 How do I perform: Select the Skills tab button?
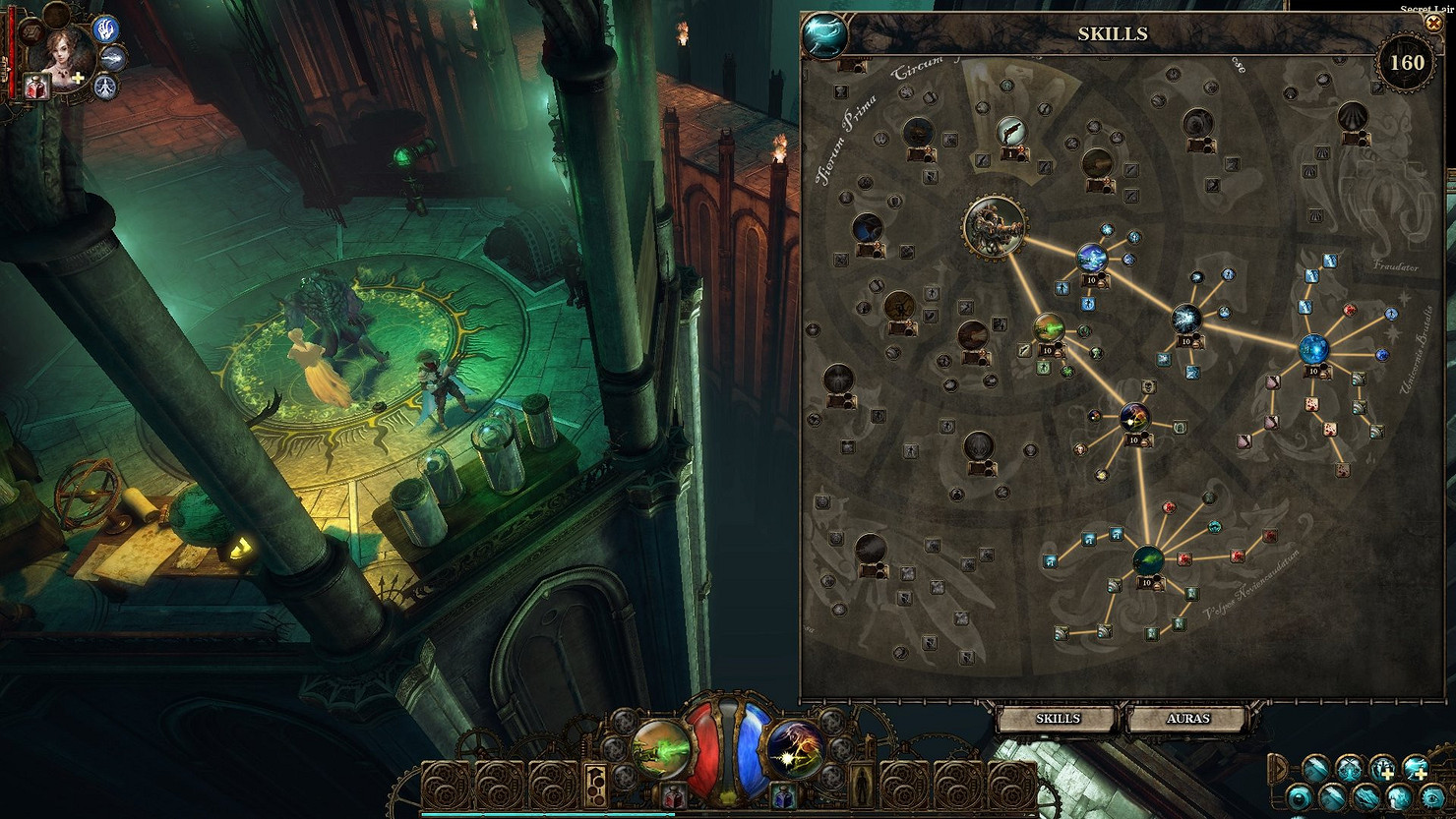(x=1058, y=719)
